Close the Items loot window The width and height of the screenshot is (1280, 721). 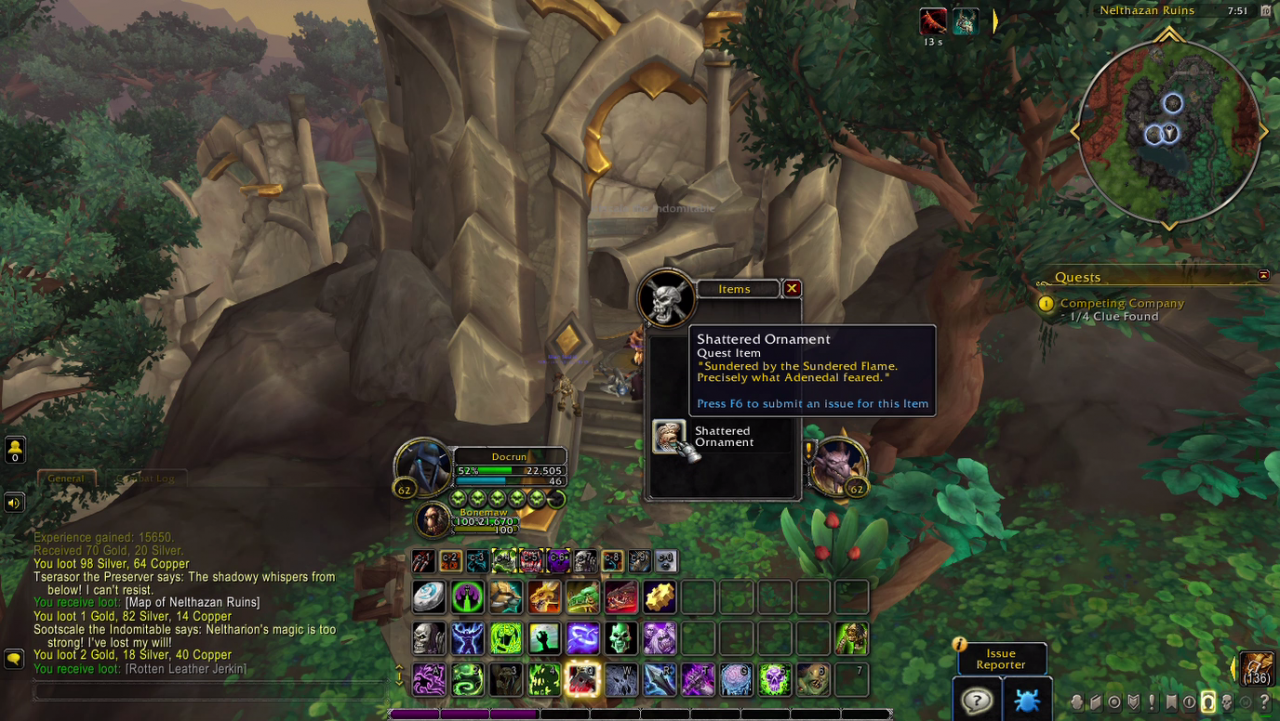792,289
